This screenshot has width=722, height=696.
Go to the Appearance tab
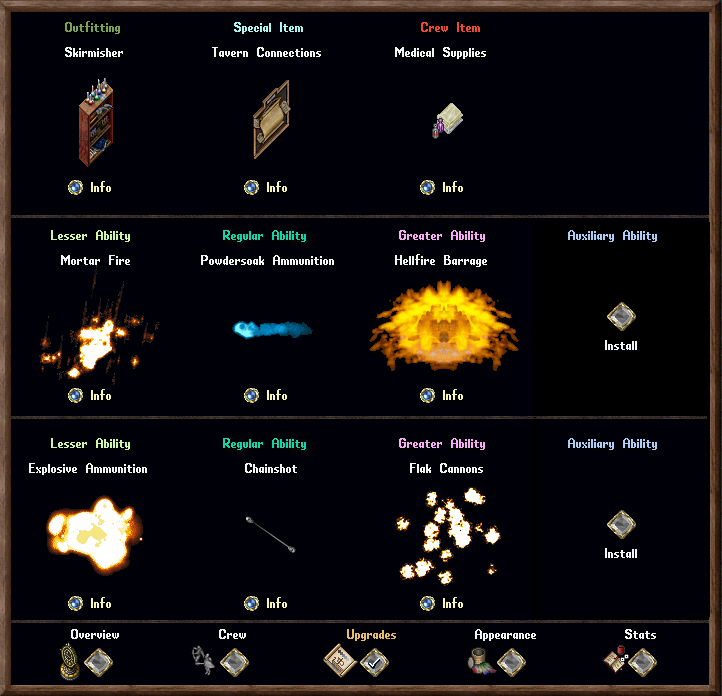coord(510,661)
